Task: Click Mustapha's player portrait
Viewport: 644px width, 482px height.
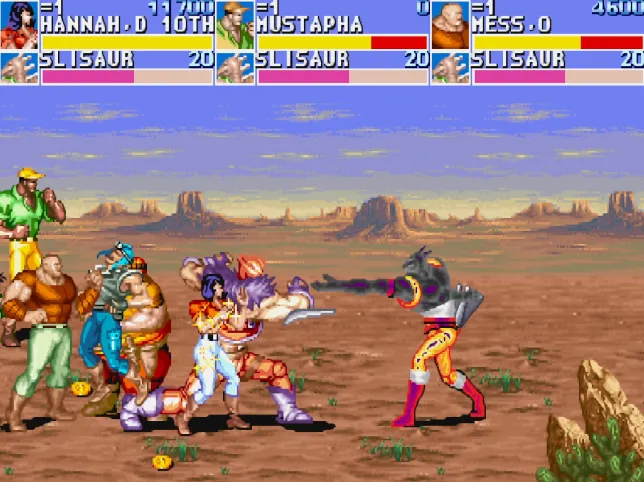Action: click(x=235, y=25)
